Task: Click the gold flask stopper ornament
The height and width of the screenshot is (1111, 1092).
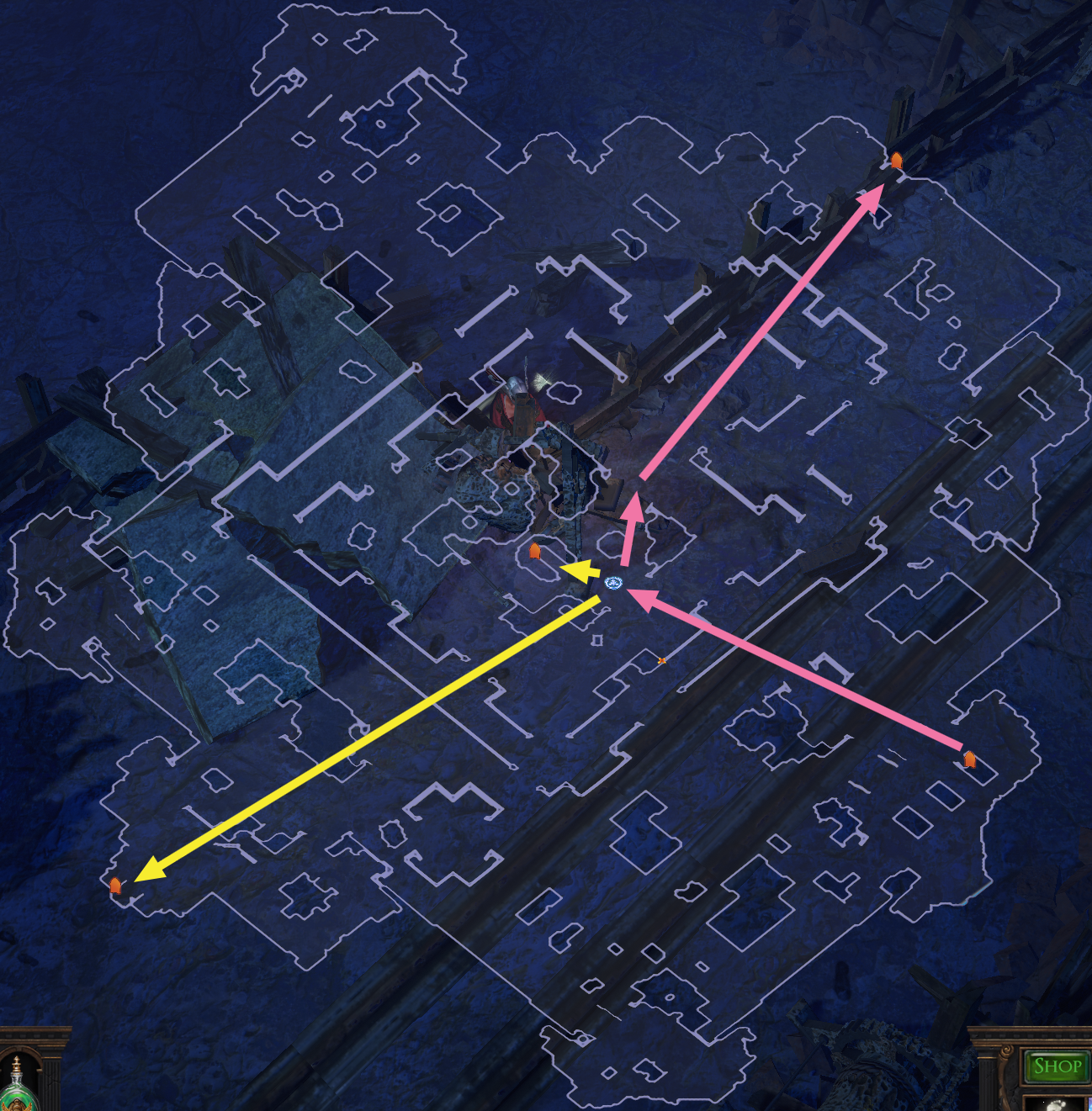Action: (16, 1065)
